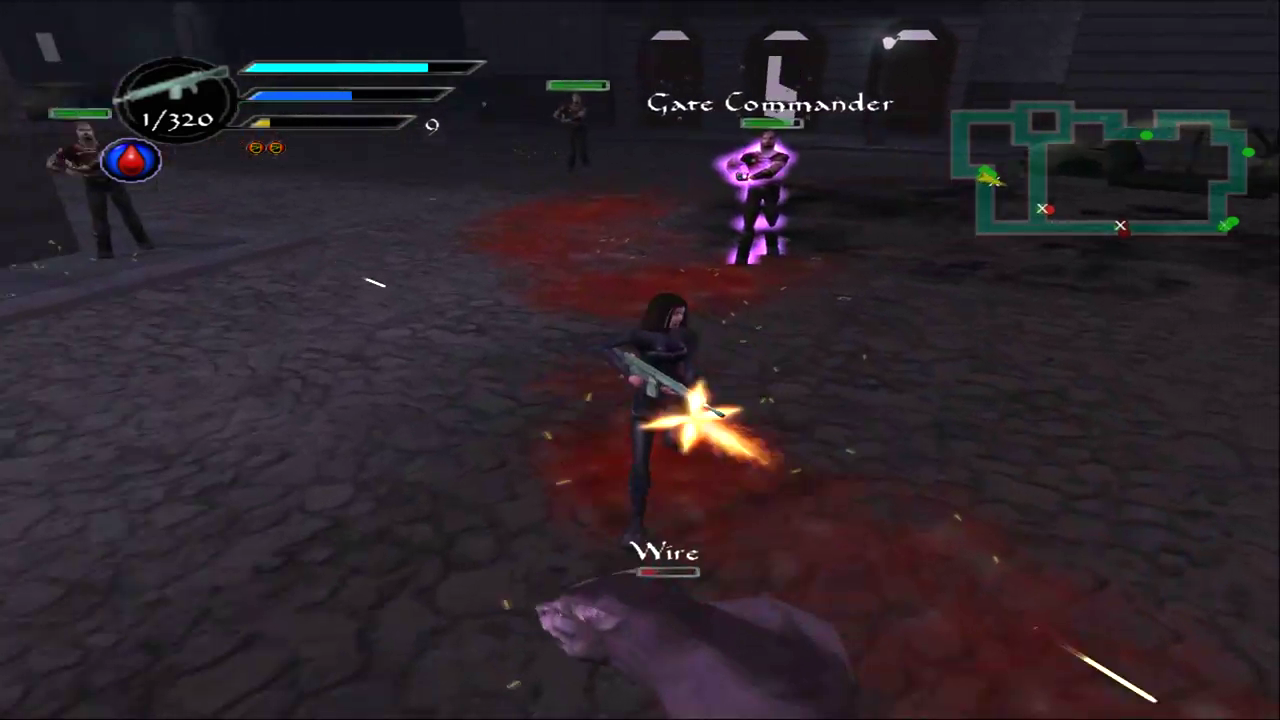
Task: Click the left red X minimap marker
Action: click(1045, 209)
